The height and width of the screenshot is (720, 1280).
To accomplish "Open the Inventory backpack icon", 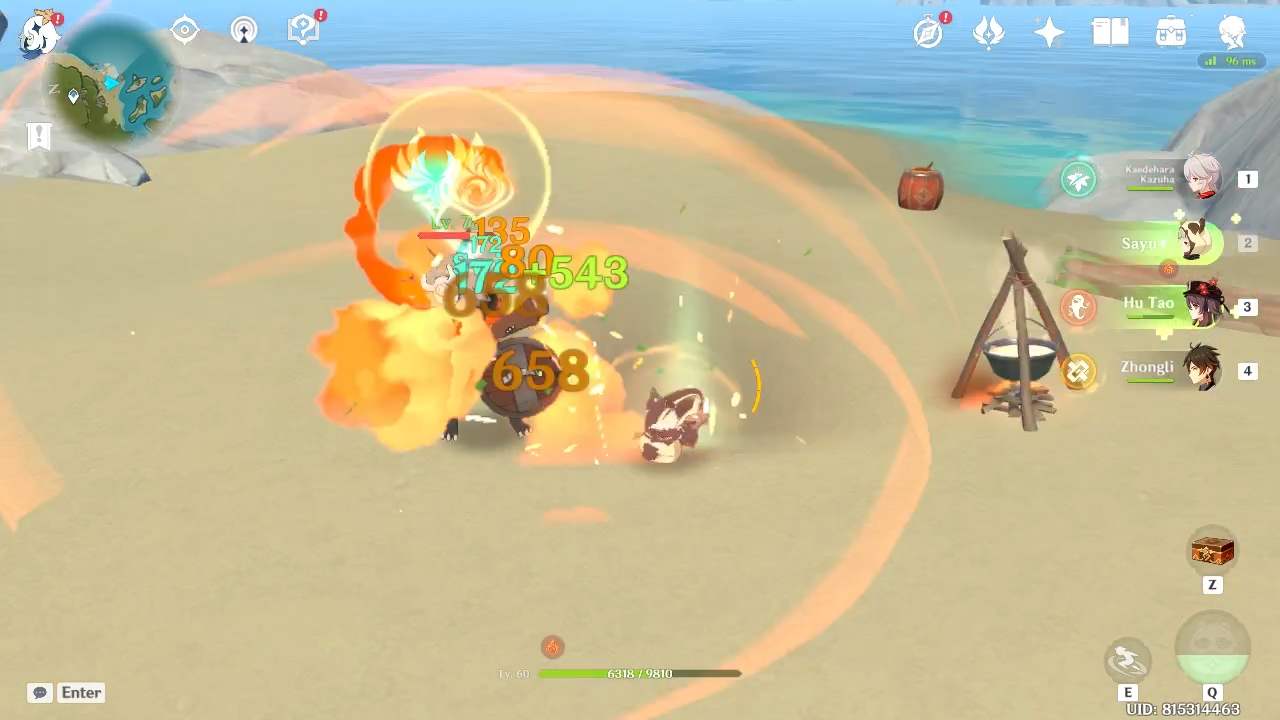I will click(x=1170, y=32).
